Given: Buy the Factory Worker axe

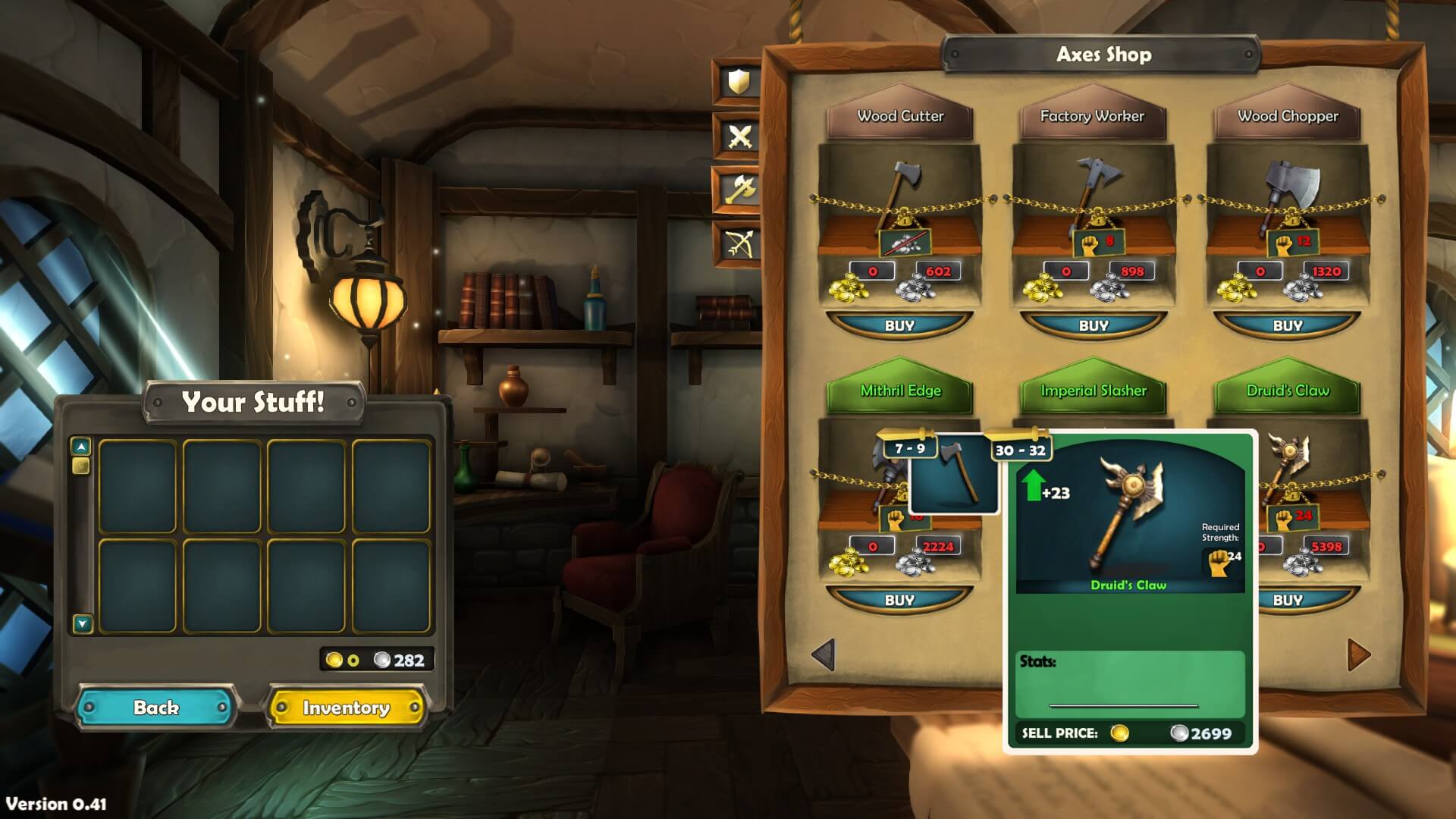Looking at the screenshot, I should tap(1094, 325).
